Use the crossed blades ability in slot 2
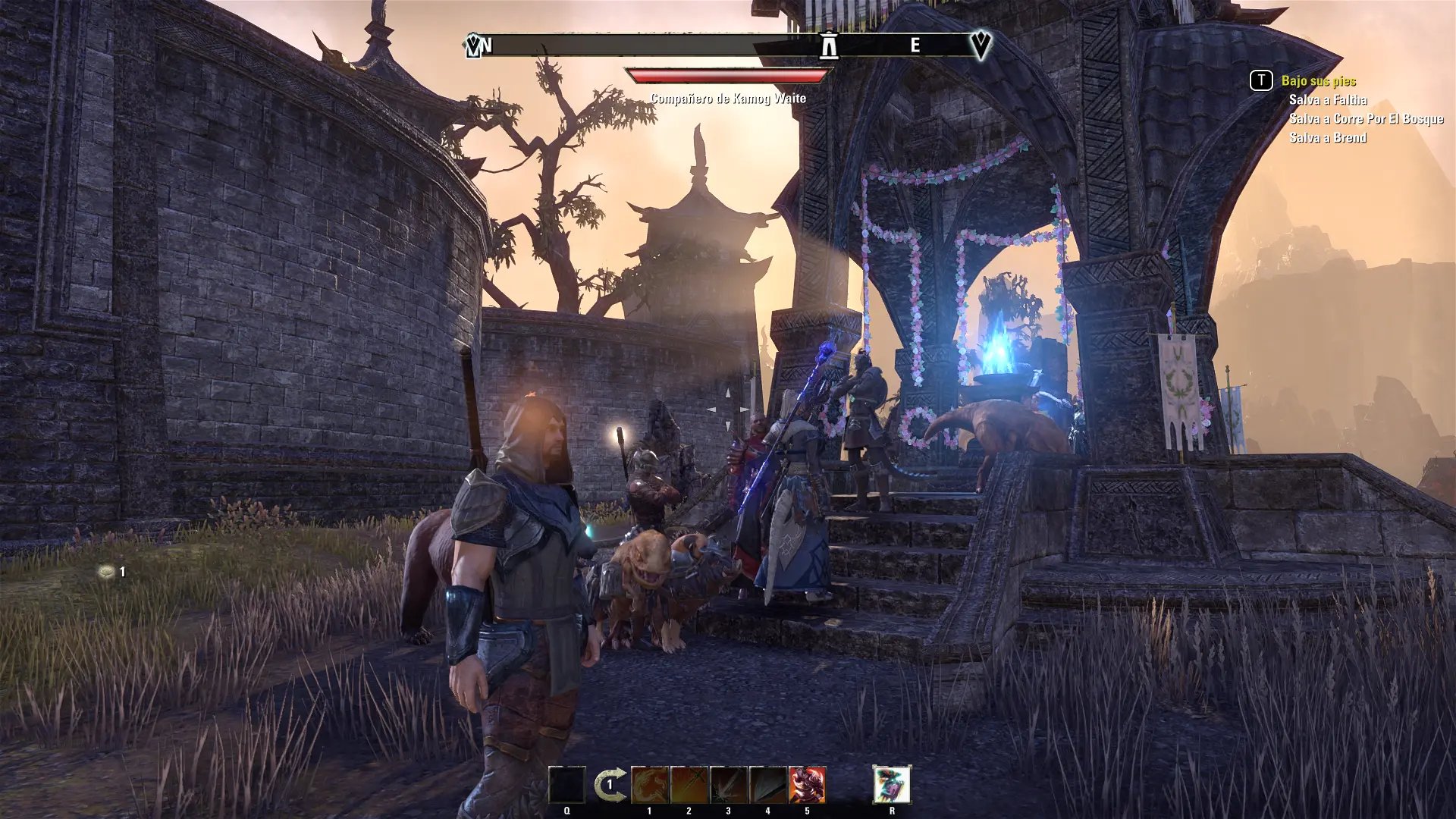Screen dimensions: 1456x819 [689, 785]
